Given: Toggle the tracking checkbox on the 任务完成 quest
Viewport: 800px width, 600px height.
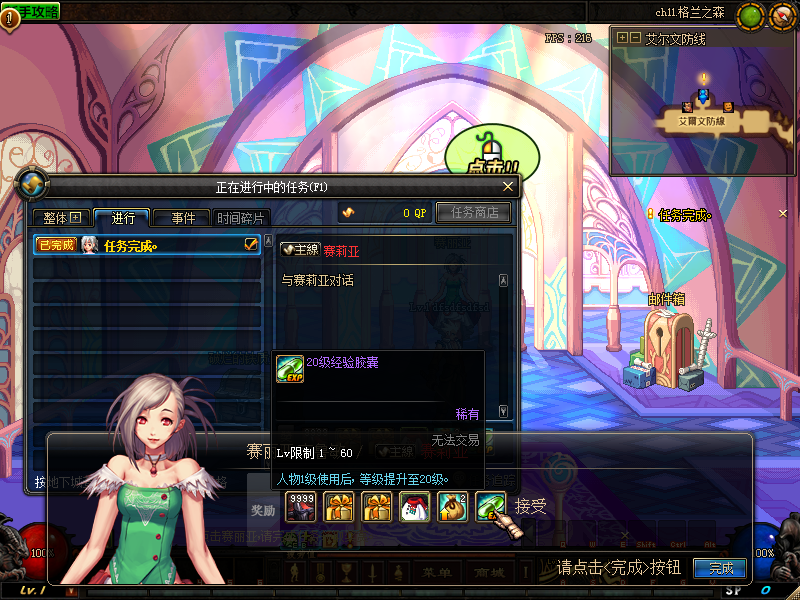Looking at the screenshot, I should [x=251, y=244].
